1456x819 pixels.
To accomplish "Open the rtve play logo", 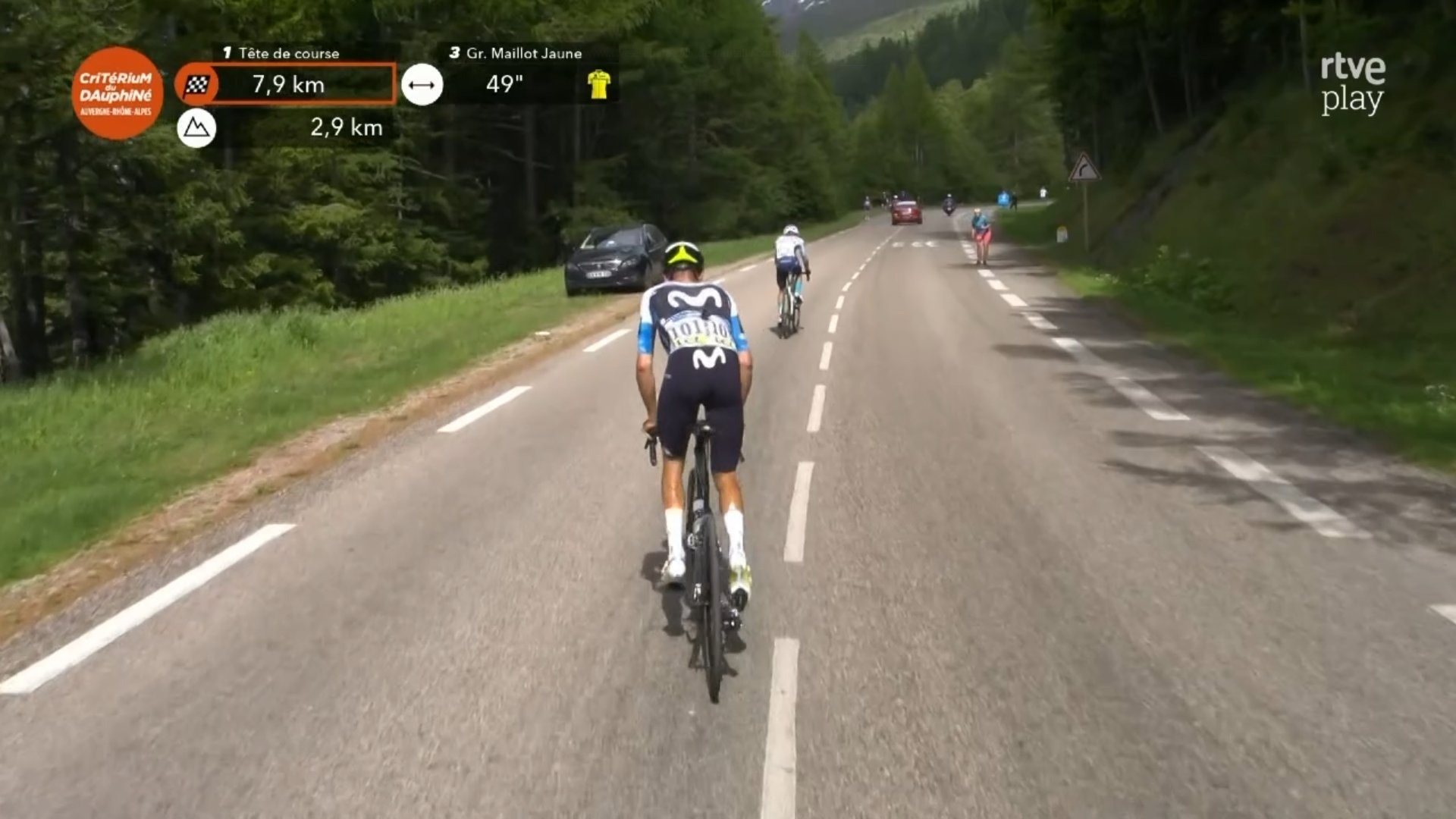I will click(x=1353, y=84).
